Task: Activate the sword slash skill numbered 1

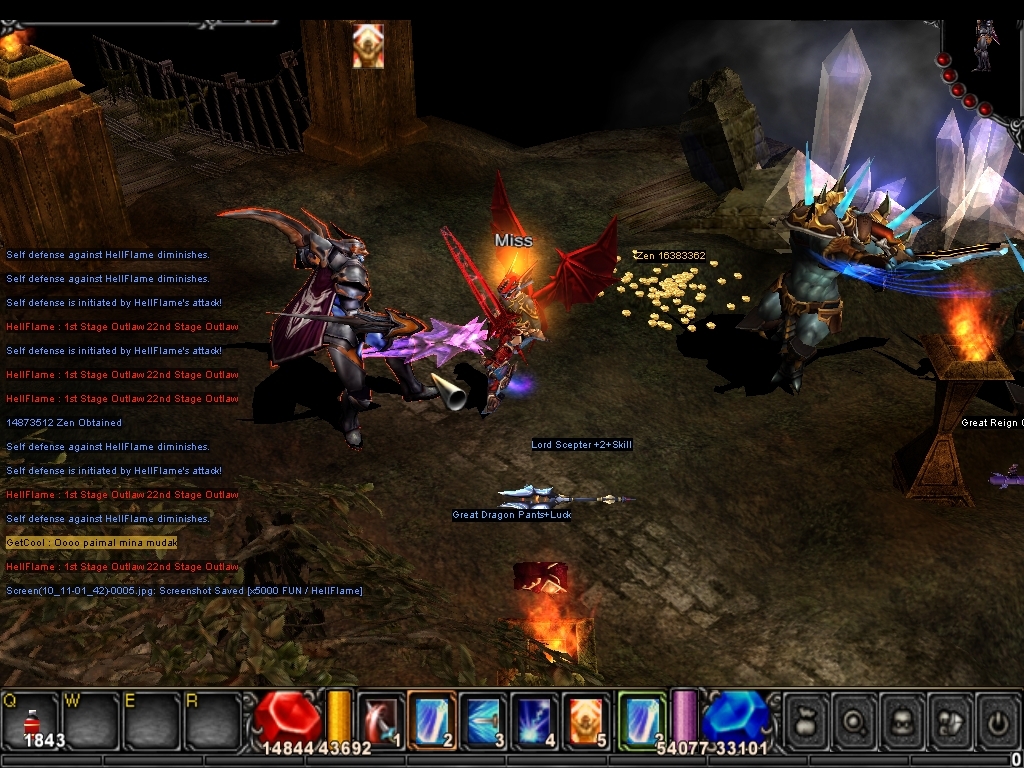Action: [x=381, y=719]
